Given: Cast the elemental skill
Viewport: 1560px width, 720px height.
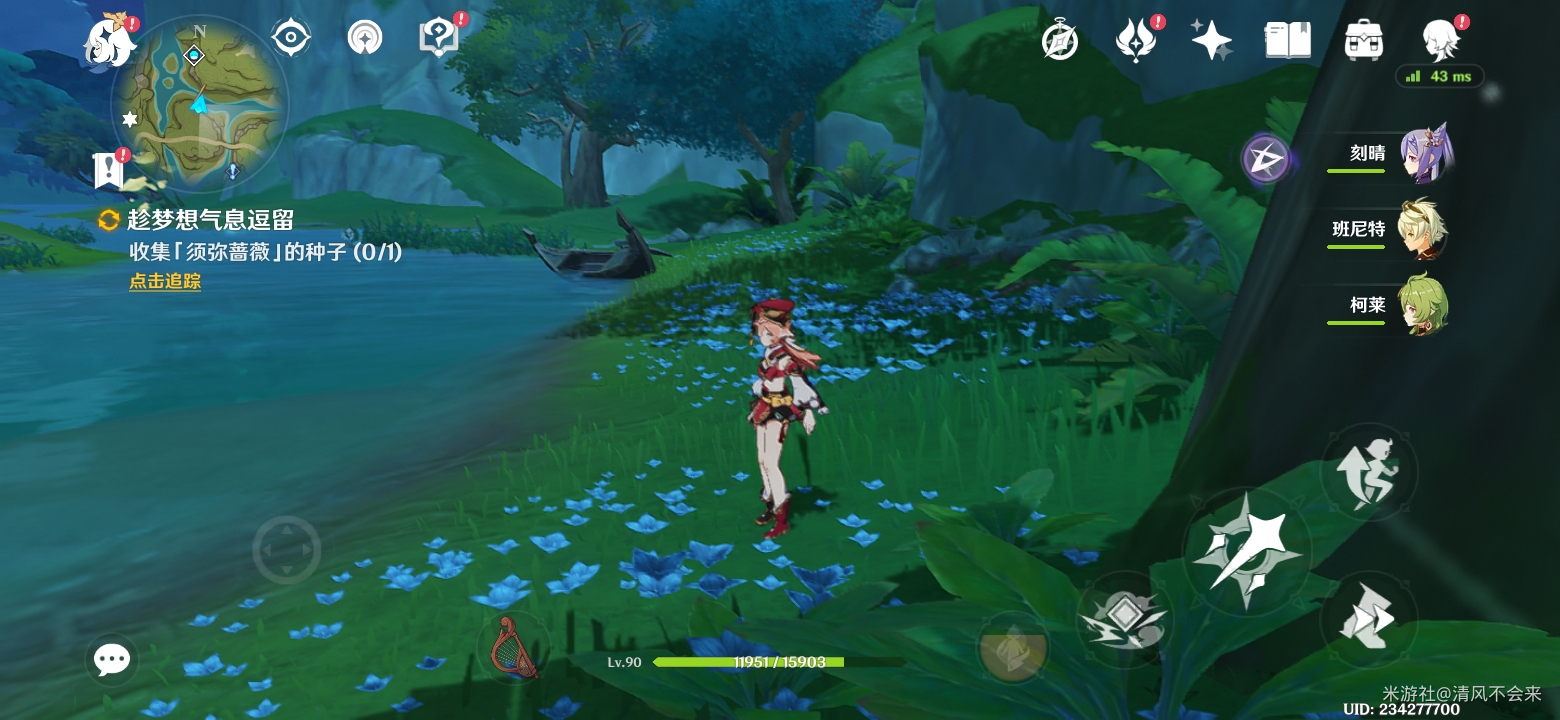Looking at the screenshot, I should tap(1123, 619).
